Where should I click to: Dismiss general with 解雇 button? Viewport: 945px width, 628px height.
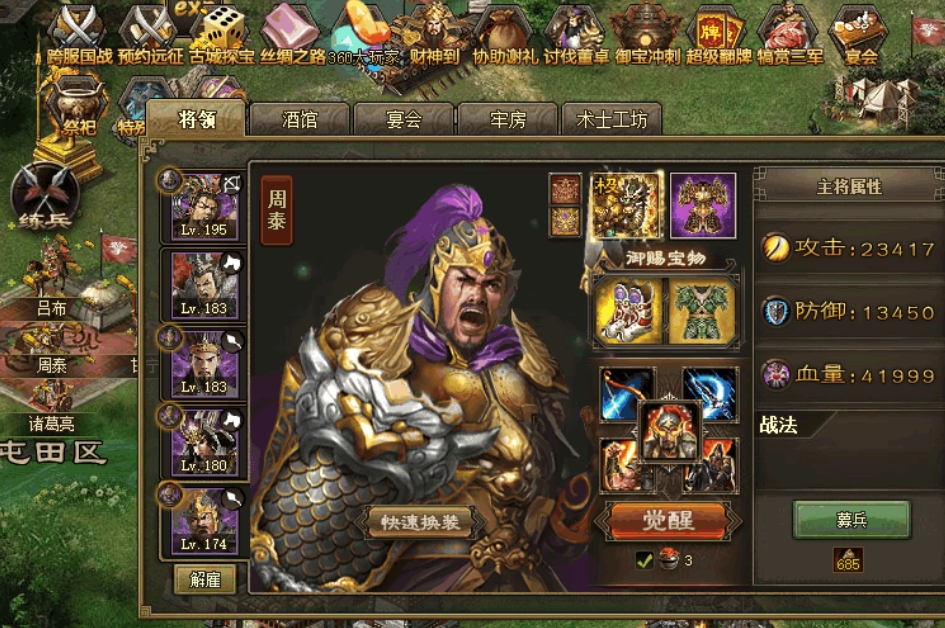(x=205, y=579)
